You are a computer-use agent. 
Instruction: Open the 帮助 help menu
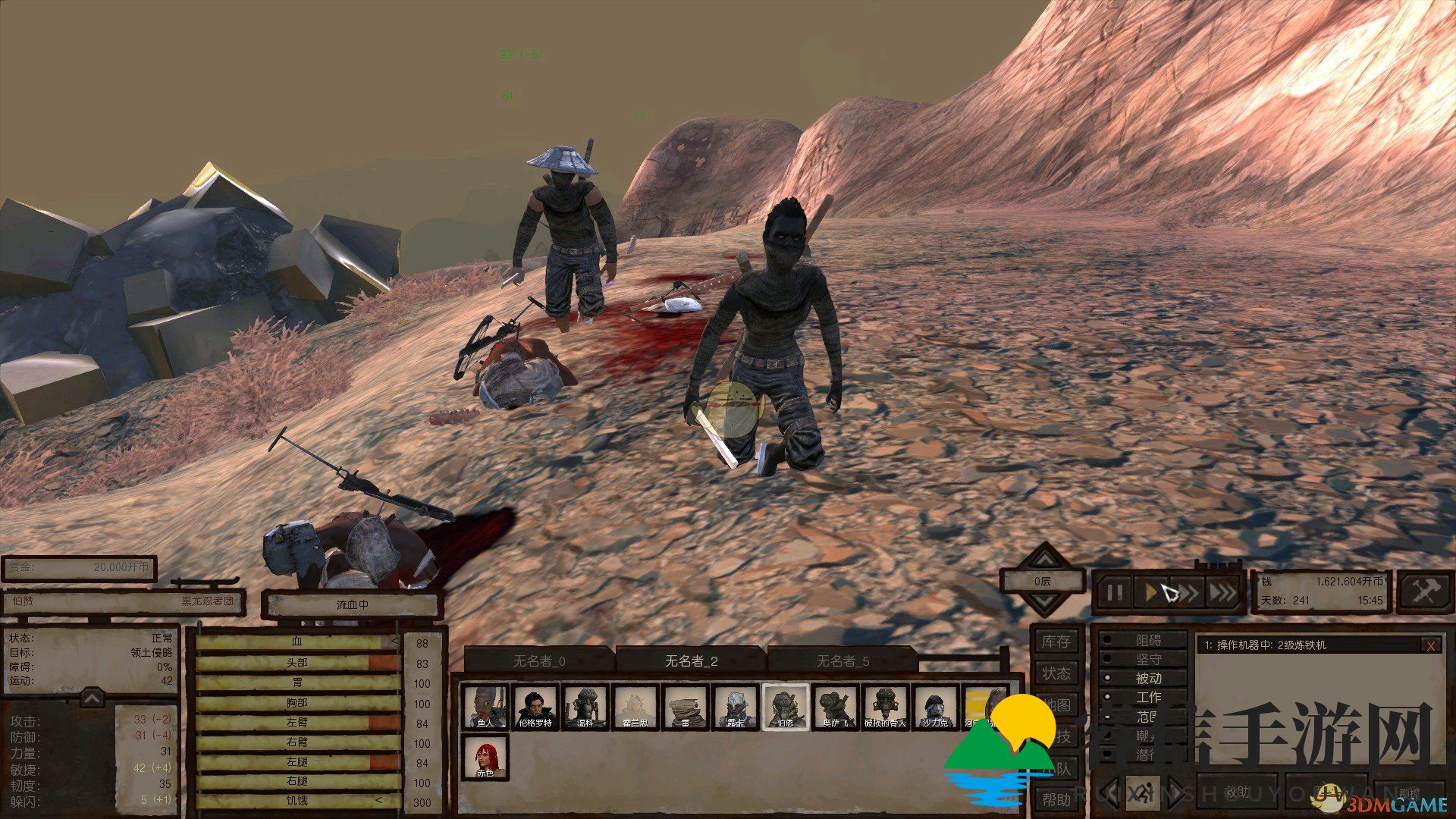coord(1056,799)
